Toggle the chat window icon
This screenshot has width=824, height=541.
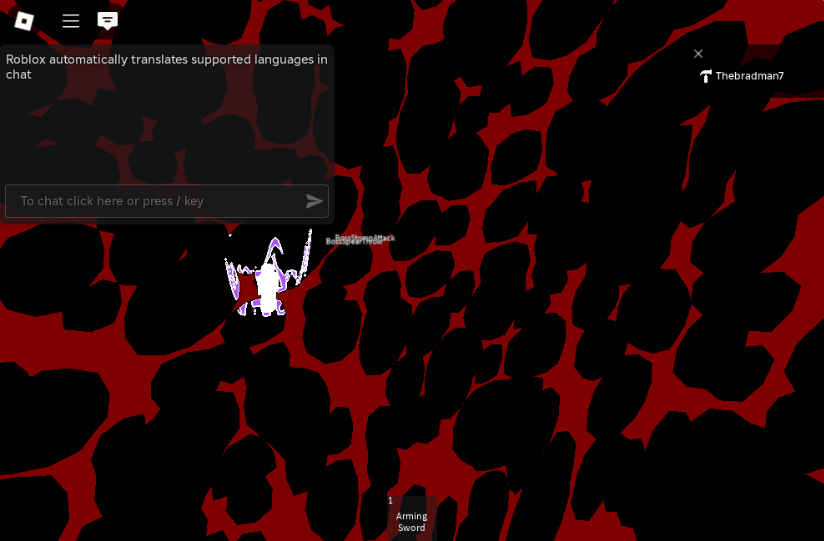[x=108, y=21]
